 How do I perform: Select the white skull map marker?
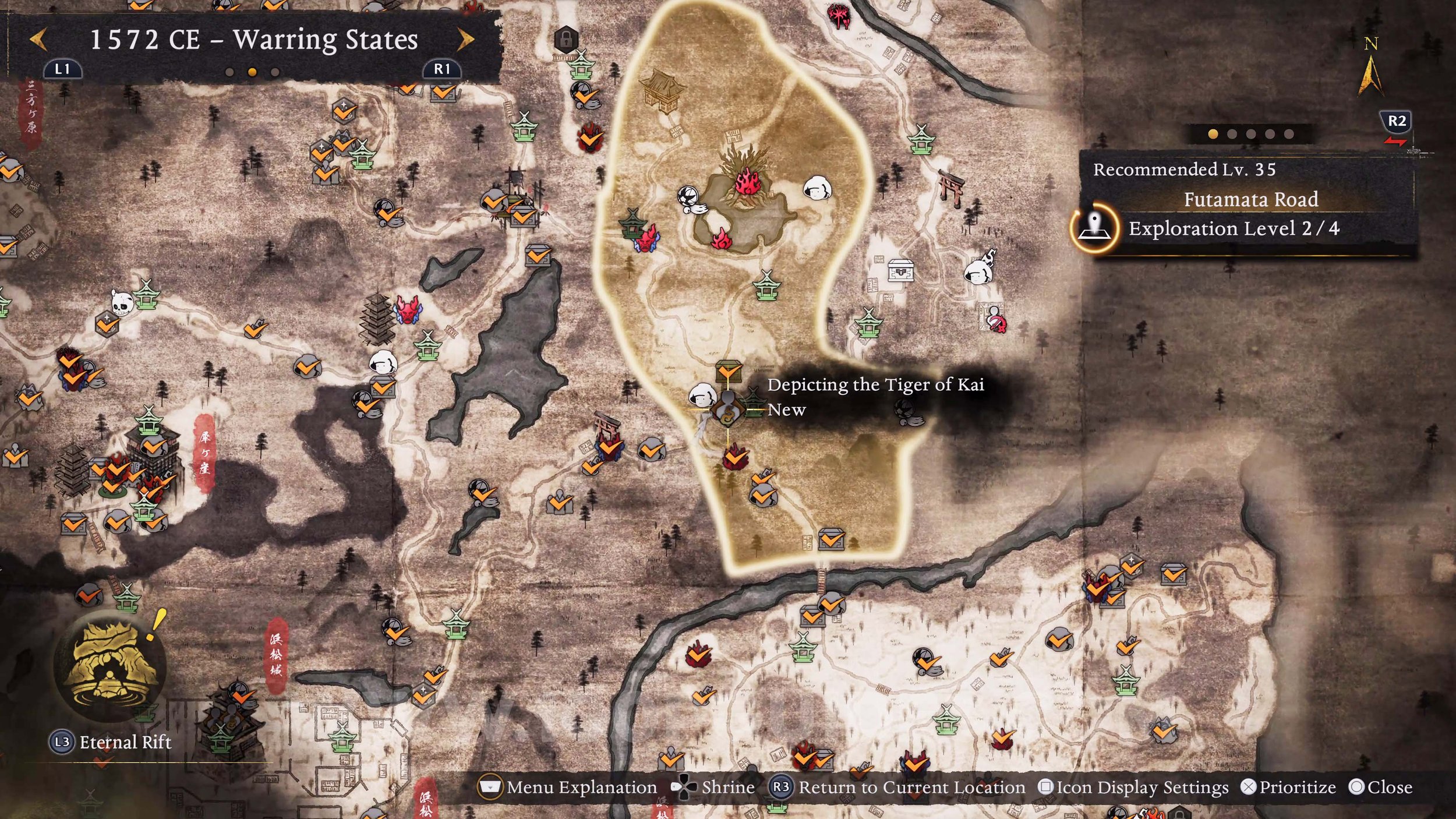pos(120,303)
